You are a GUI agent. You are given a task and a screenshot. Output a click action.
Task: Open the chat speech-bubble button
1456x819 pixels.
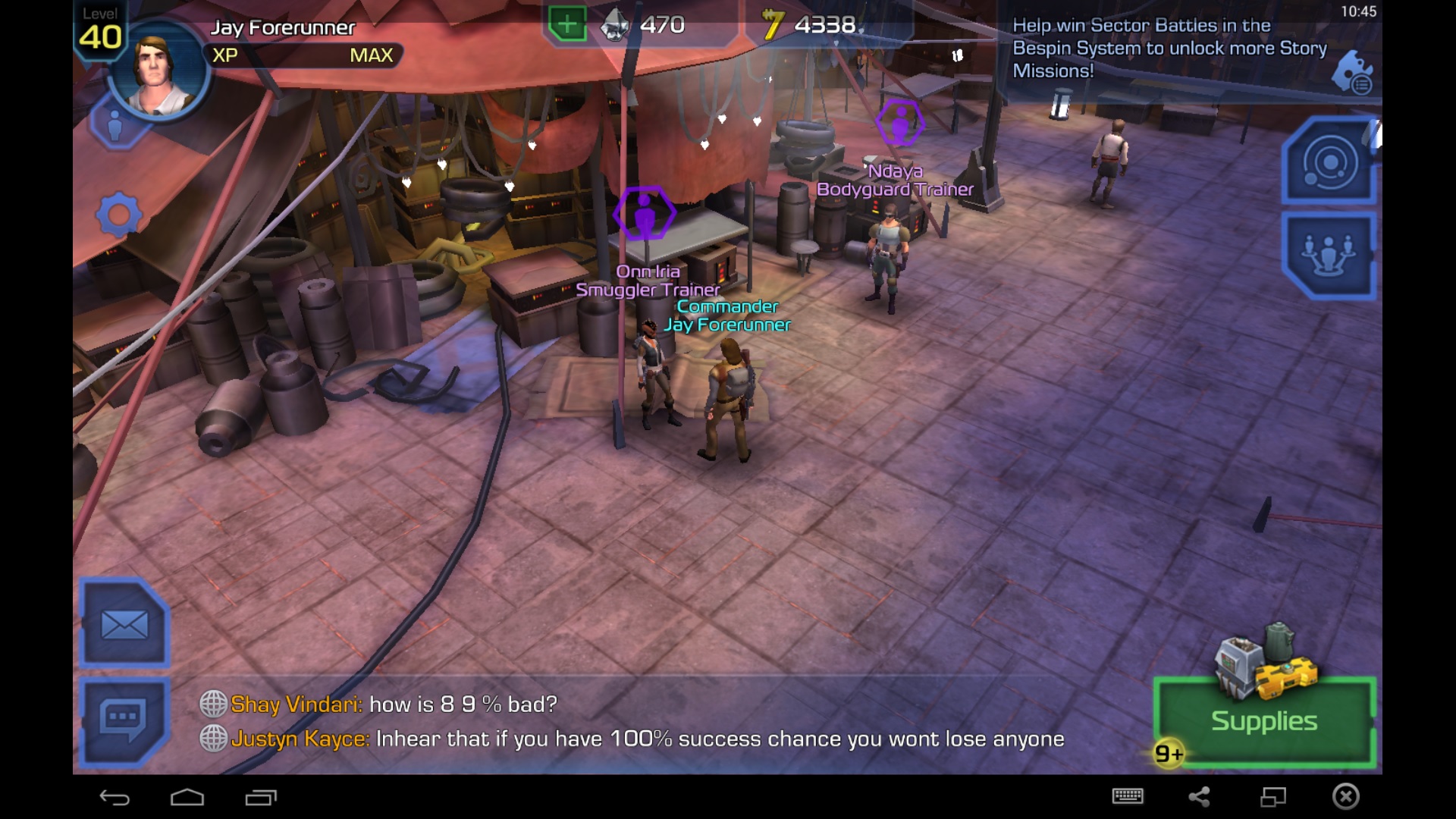click(123, 719)
